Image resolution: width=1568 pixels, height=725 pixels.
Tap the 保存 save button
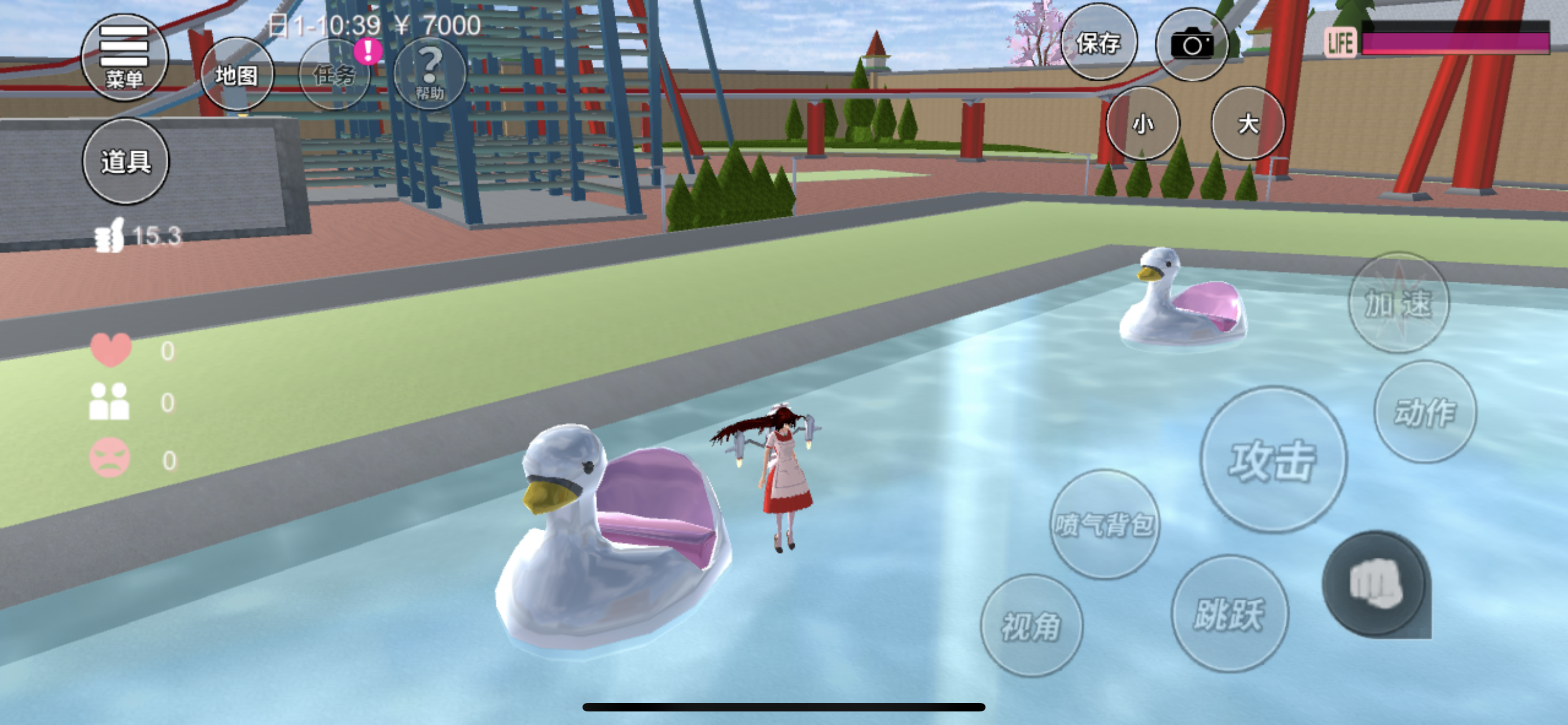point(1098,42)
